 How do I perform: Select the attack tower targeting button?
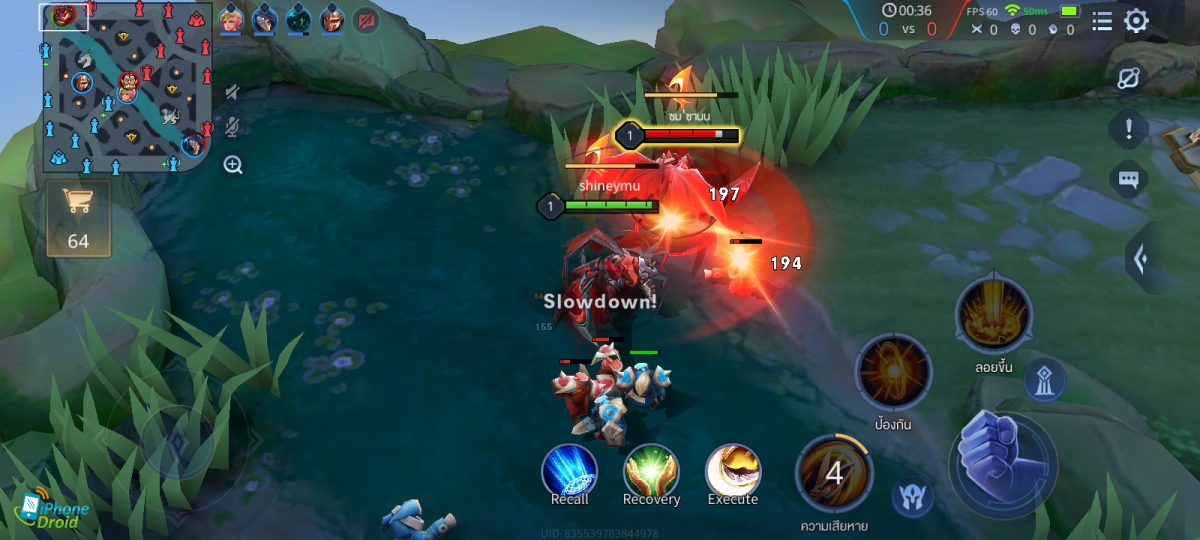point(1044,381)
